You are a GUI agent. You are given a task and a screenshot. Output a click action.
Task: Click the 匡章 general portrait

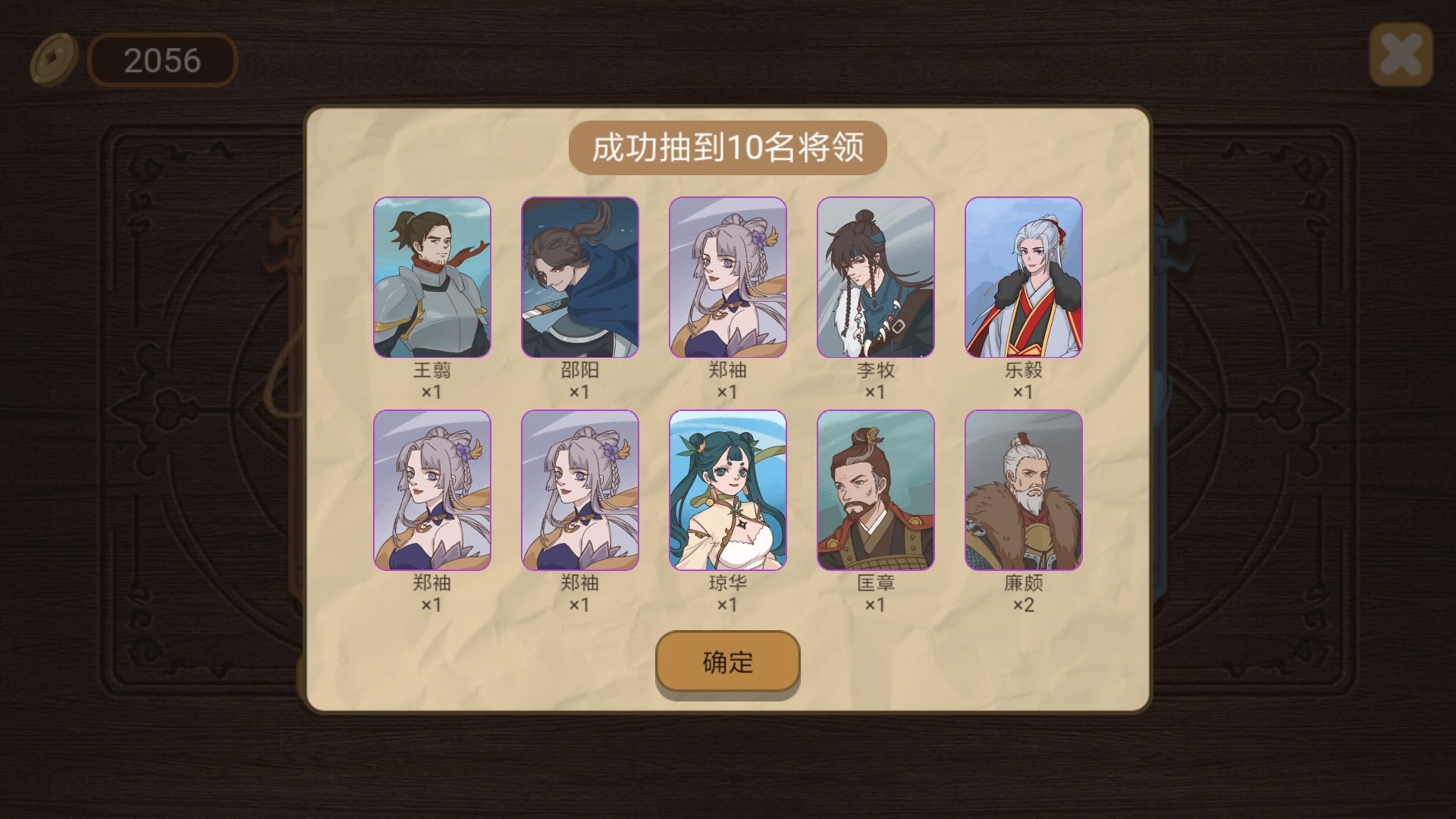876,491
